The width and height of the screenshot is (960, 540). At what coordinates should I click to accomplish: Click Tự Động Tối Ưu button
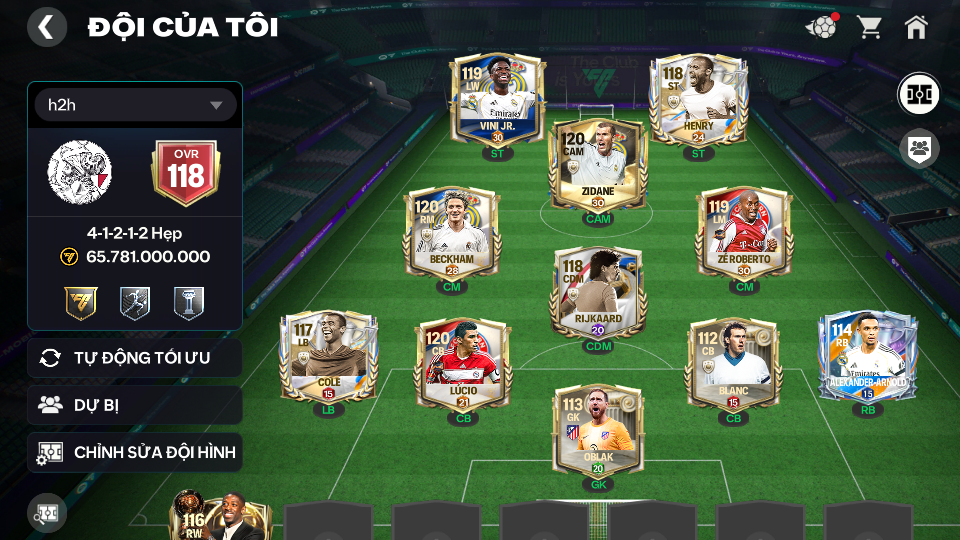pyautogui.click(x=135, y=358)
